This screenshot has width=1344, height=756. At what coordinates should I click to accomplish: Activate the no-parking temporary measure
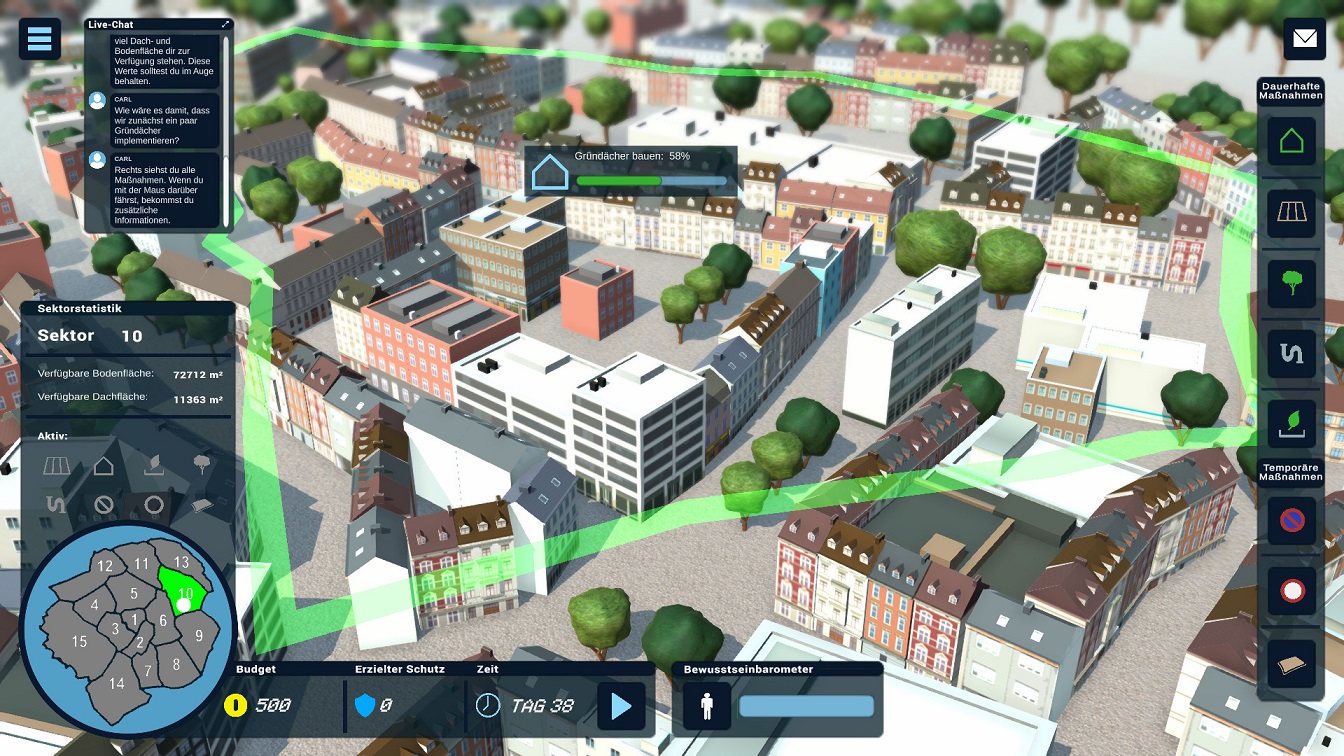click(x=1292, y=519)
